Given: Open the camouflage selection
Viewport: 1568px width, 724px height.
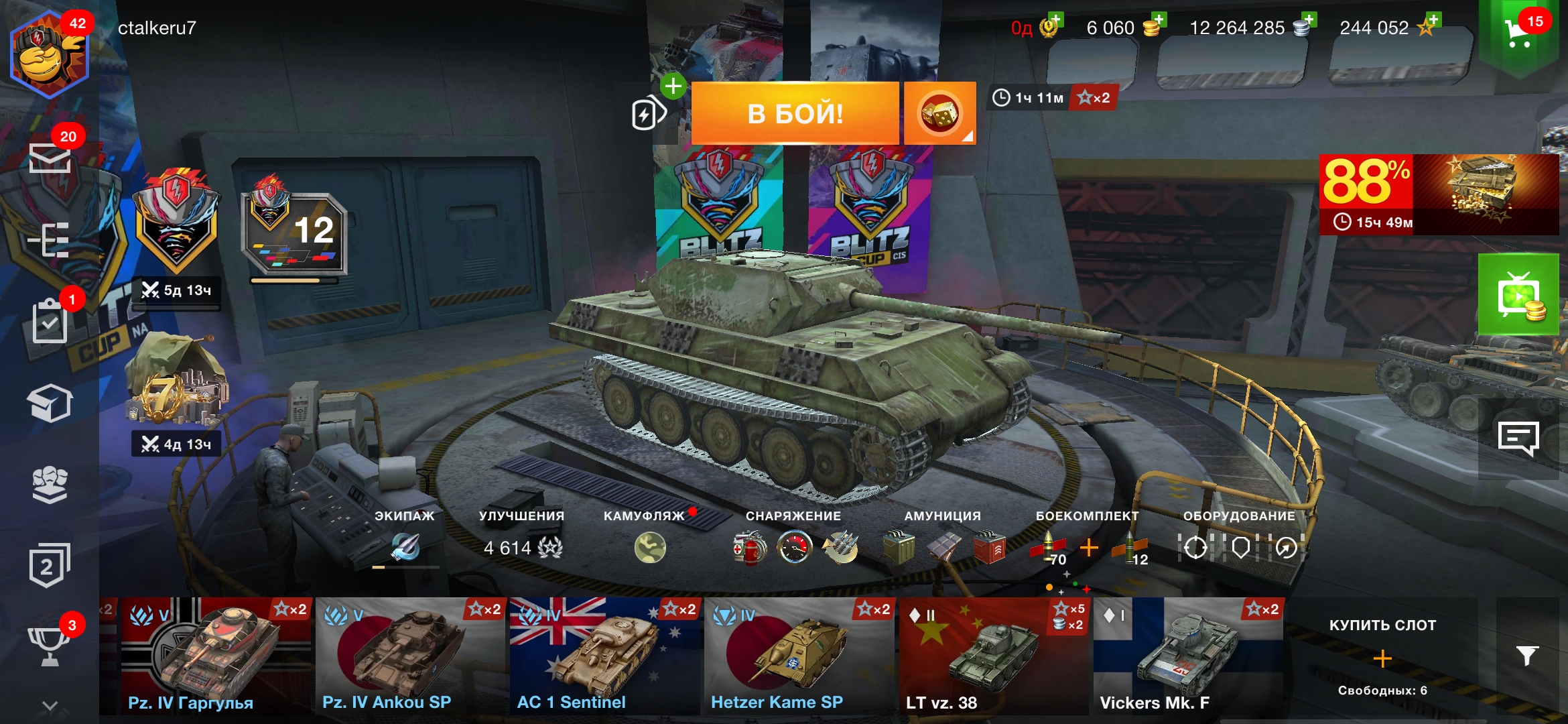Looking at the screenshot, I should pyautogui.click(x=649, y=547).
